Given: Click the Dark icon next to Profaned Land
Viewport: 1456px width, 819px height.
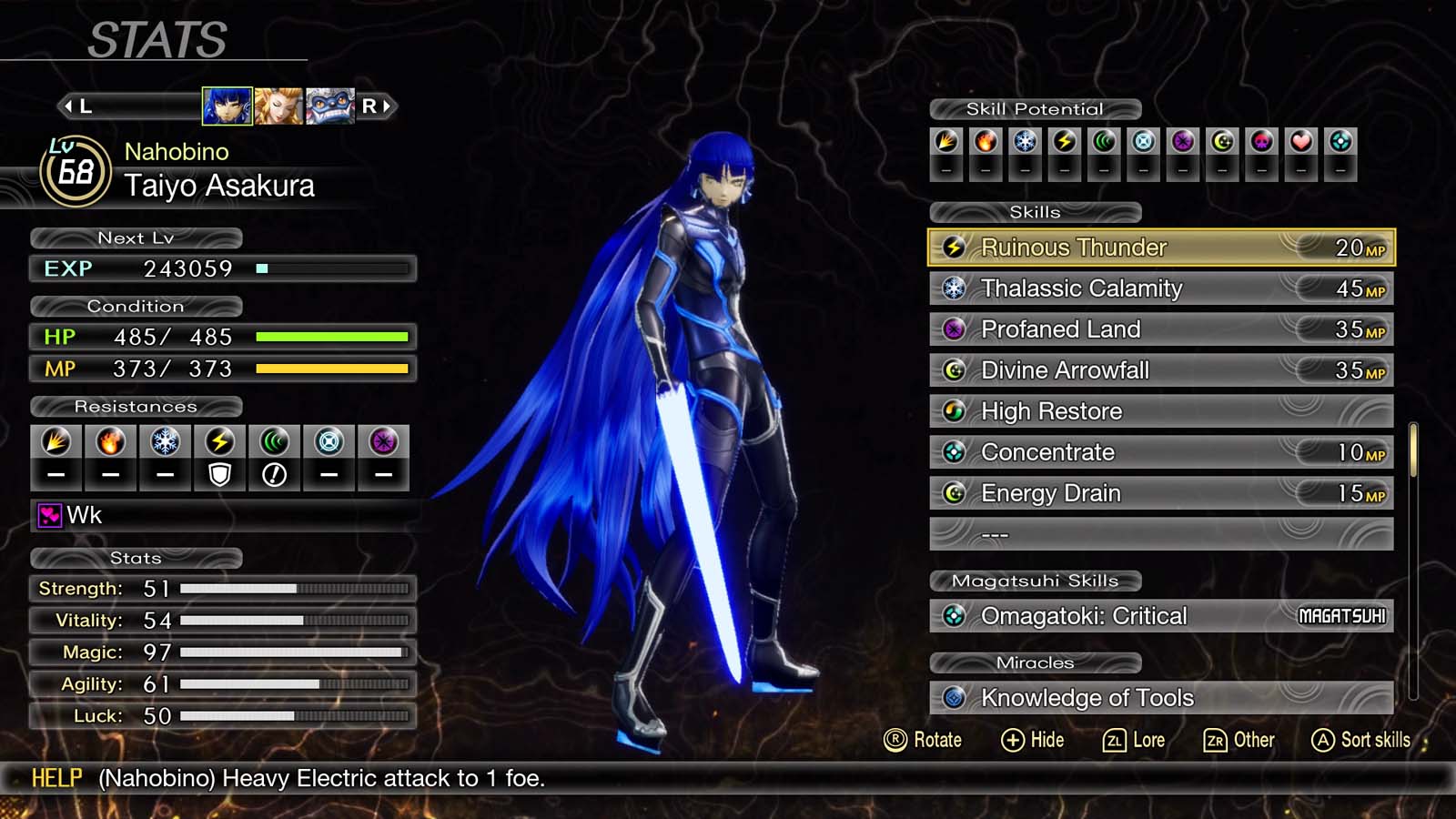Looking at the screenshot, I should coord(954,329).
